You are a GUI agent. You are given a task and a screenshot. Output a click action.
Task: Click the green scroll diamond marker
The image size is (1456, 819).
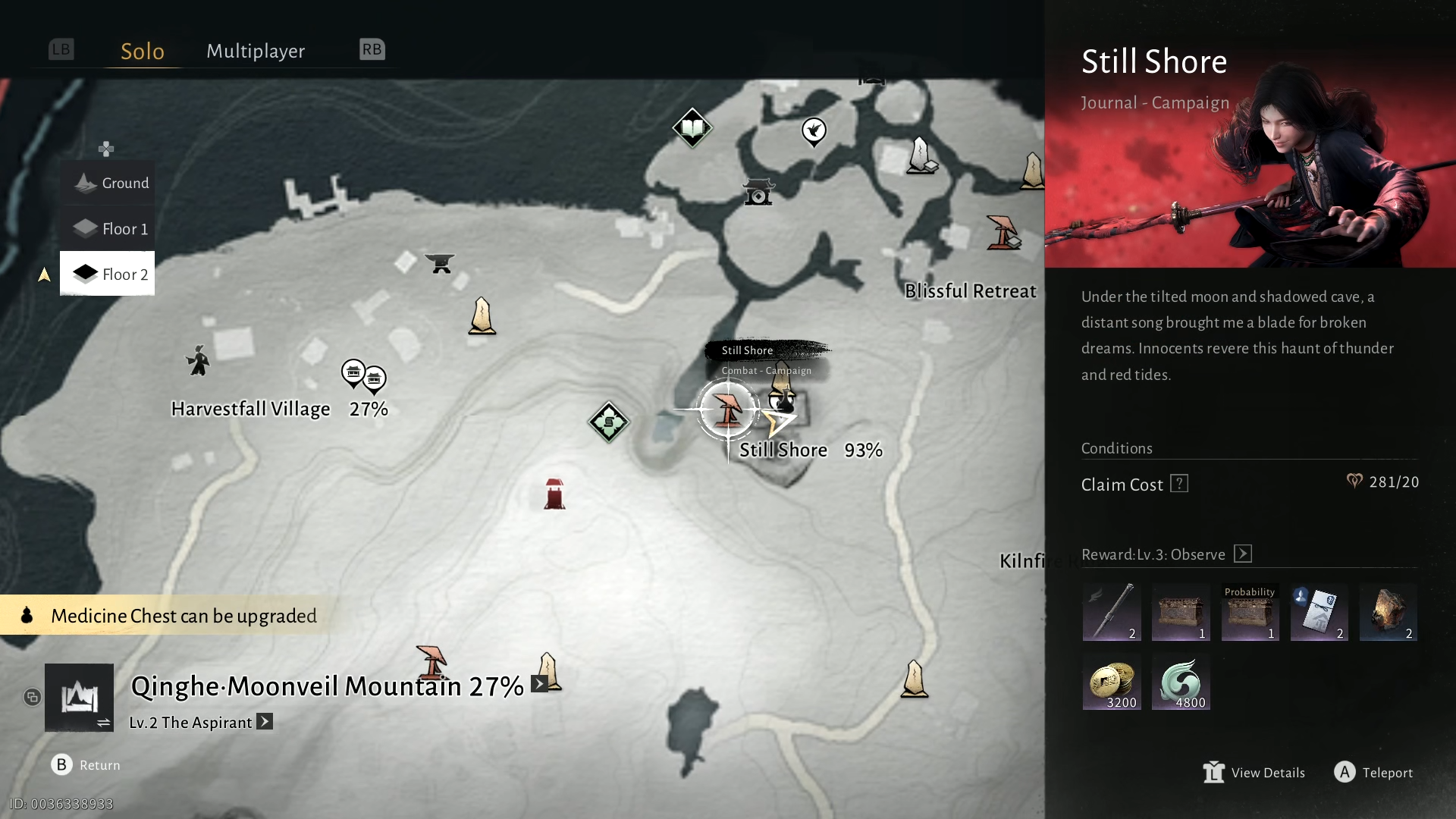[x=608, y=422]
